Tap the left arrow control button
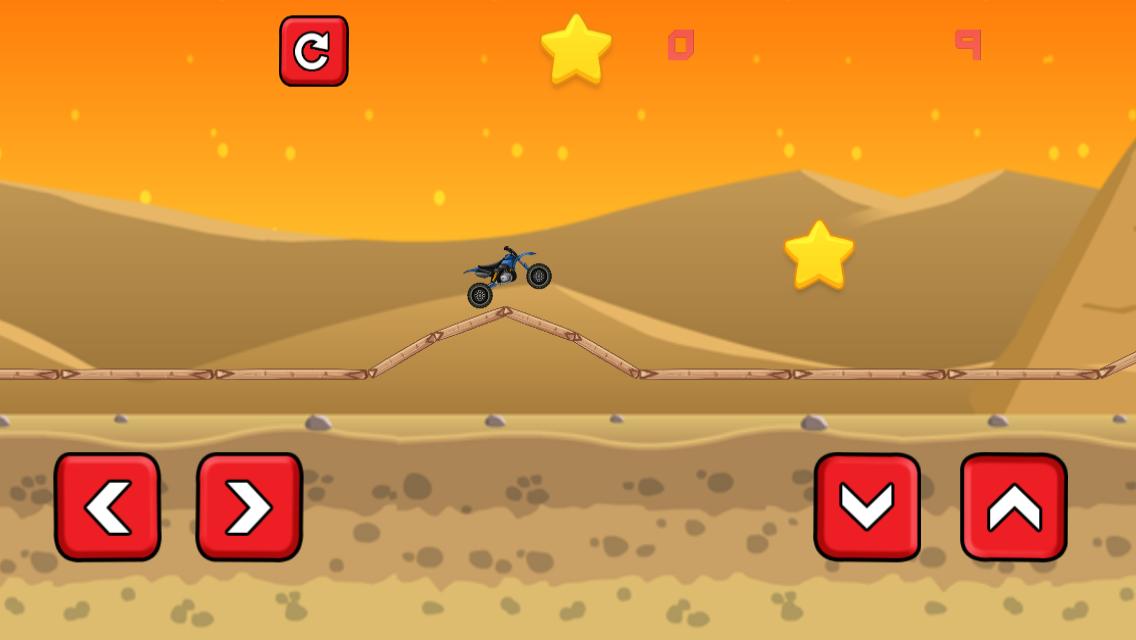1136x640 pixels. [x=108, y=506]
